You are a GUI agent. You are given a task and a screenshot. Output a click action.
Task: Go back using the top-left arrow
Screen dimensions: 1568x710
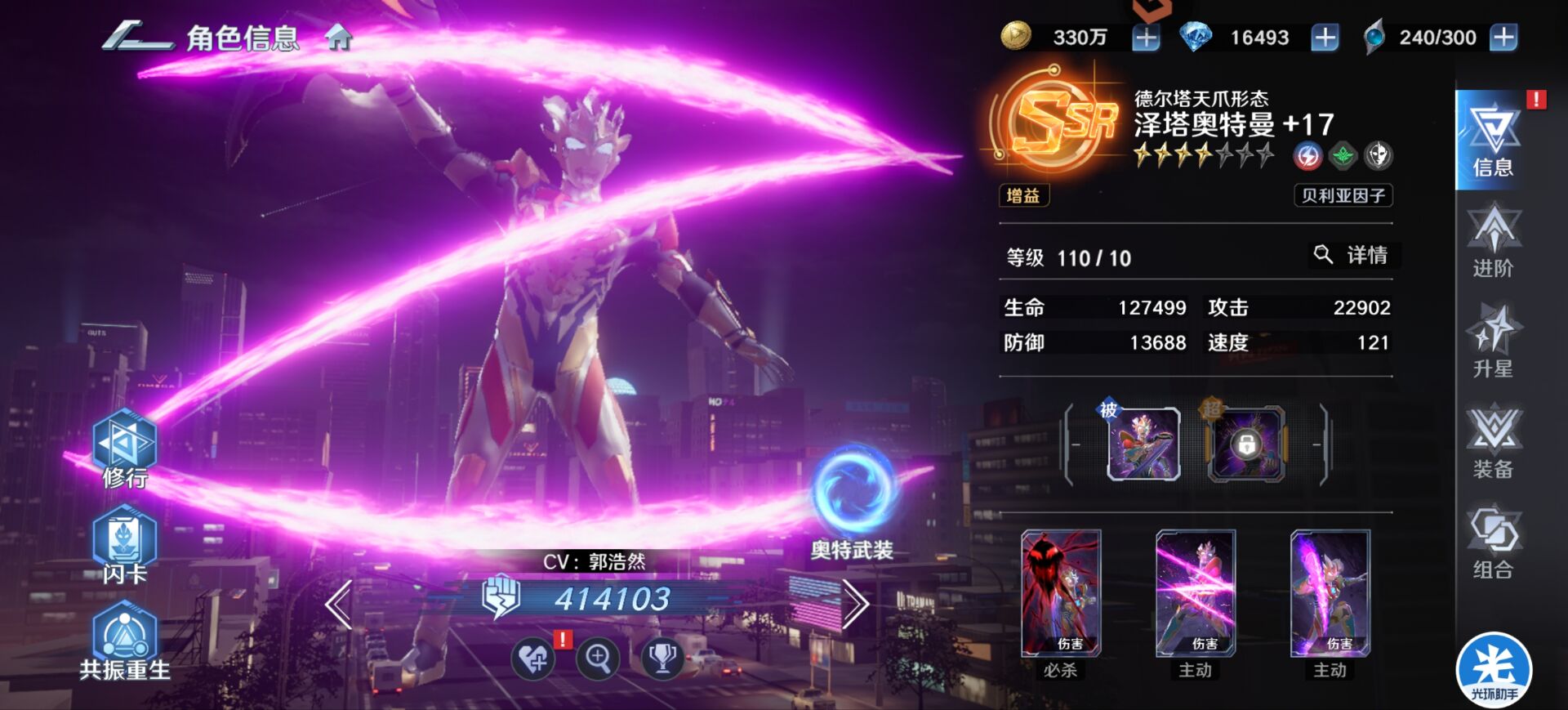pyautogui.click(x=136, y=38)
